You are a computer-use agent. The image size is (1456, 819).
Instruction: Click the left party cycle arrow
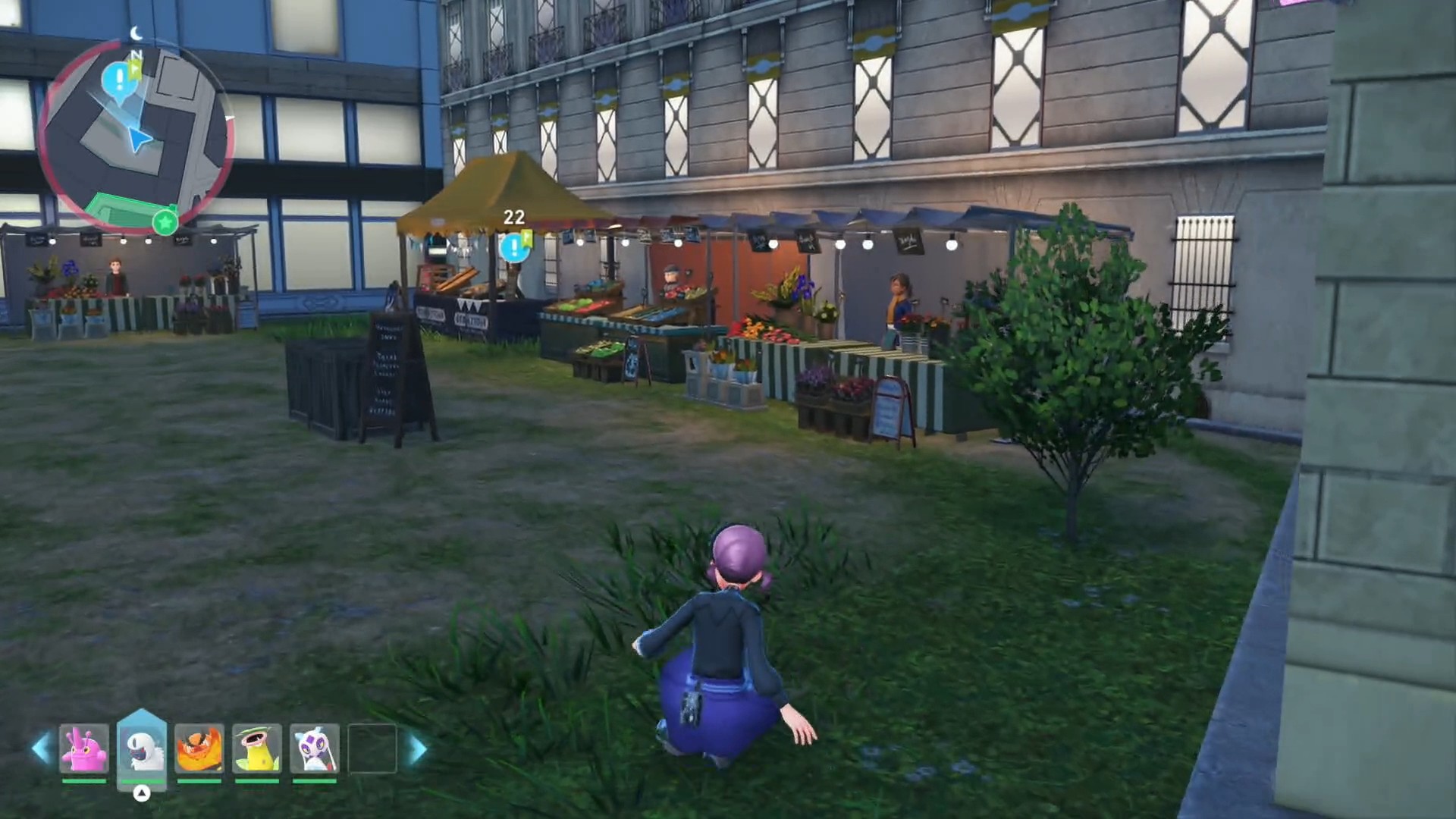(x=42, y=748)
